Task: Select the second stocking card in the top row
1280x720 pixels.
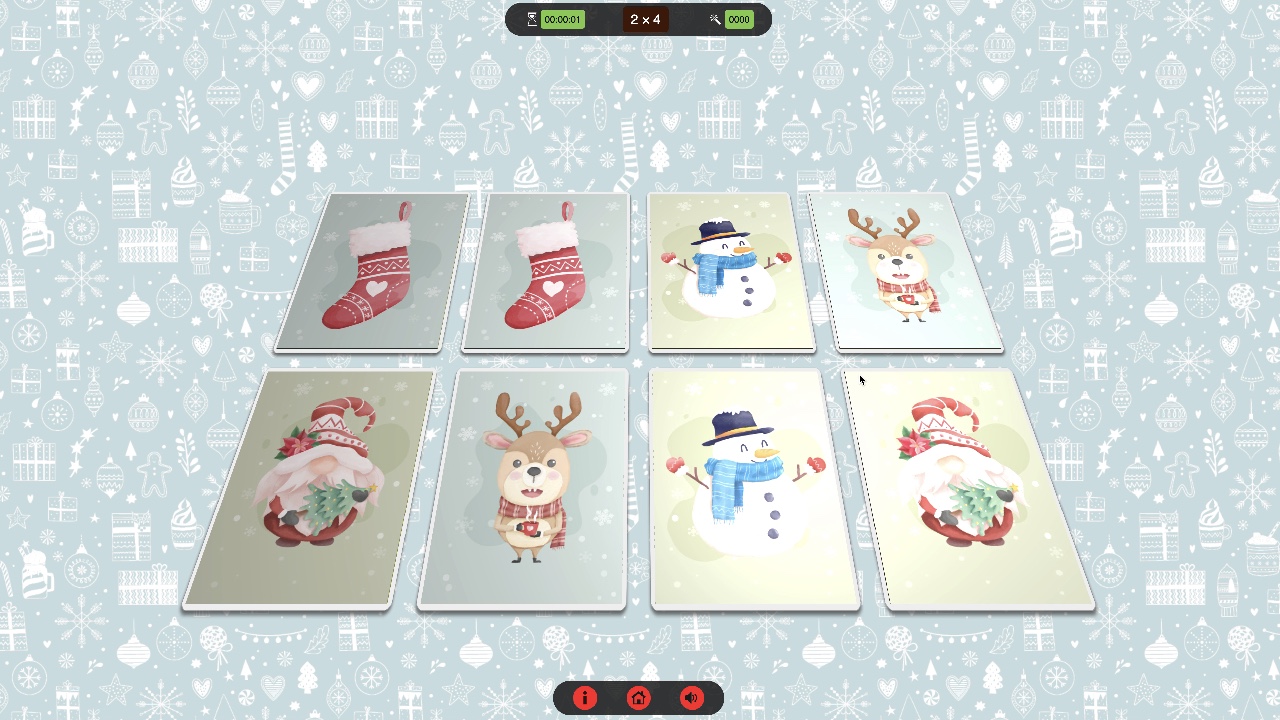Action: click(x=544, y=271)
